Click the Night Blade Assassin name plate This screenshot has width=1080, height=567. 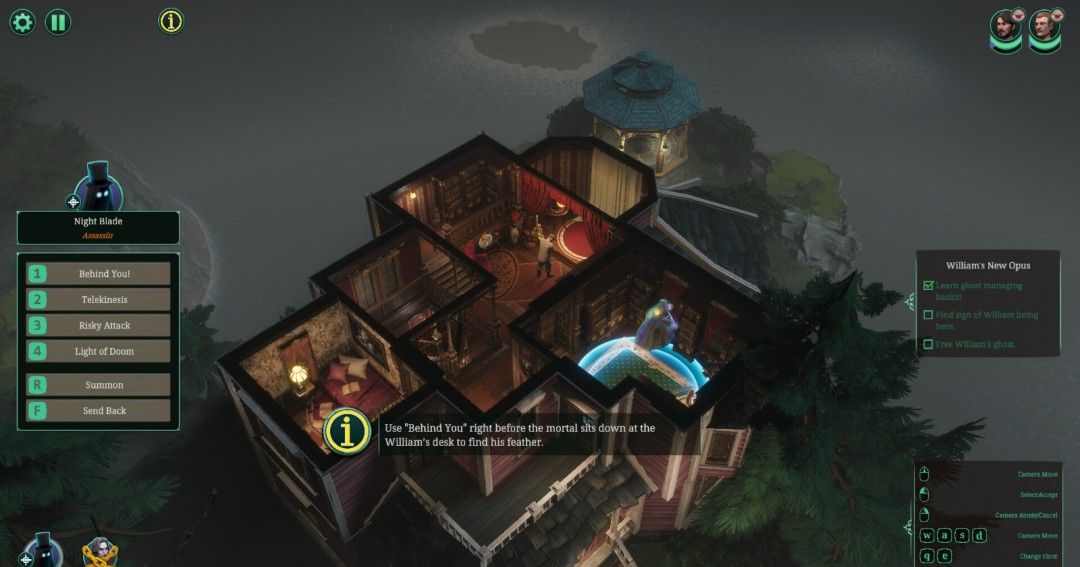[x=98, y=227]
